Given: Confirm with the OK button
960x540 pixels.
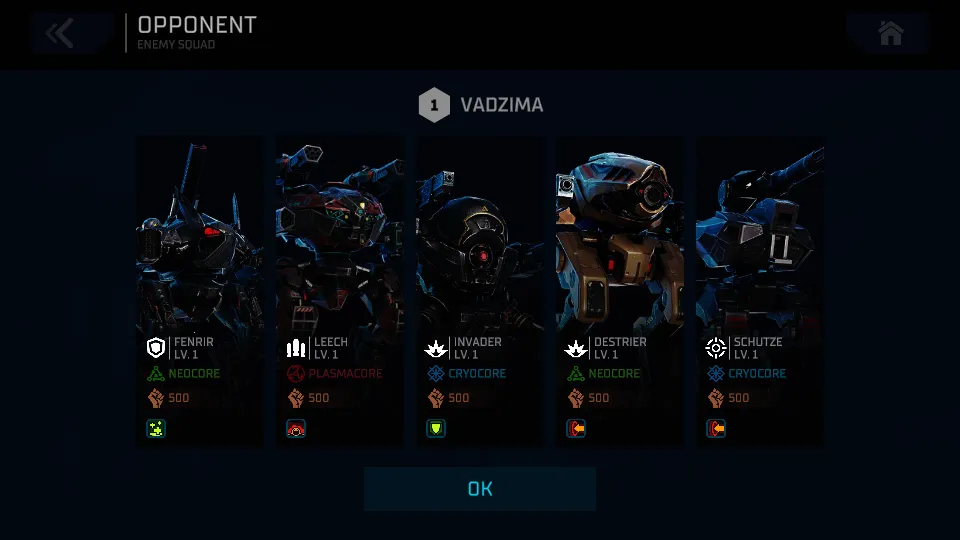Looking at the screenshot, I should tap(480, 489).
